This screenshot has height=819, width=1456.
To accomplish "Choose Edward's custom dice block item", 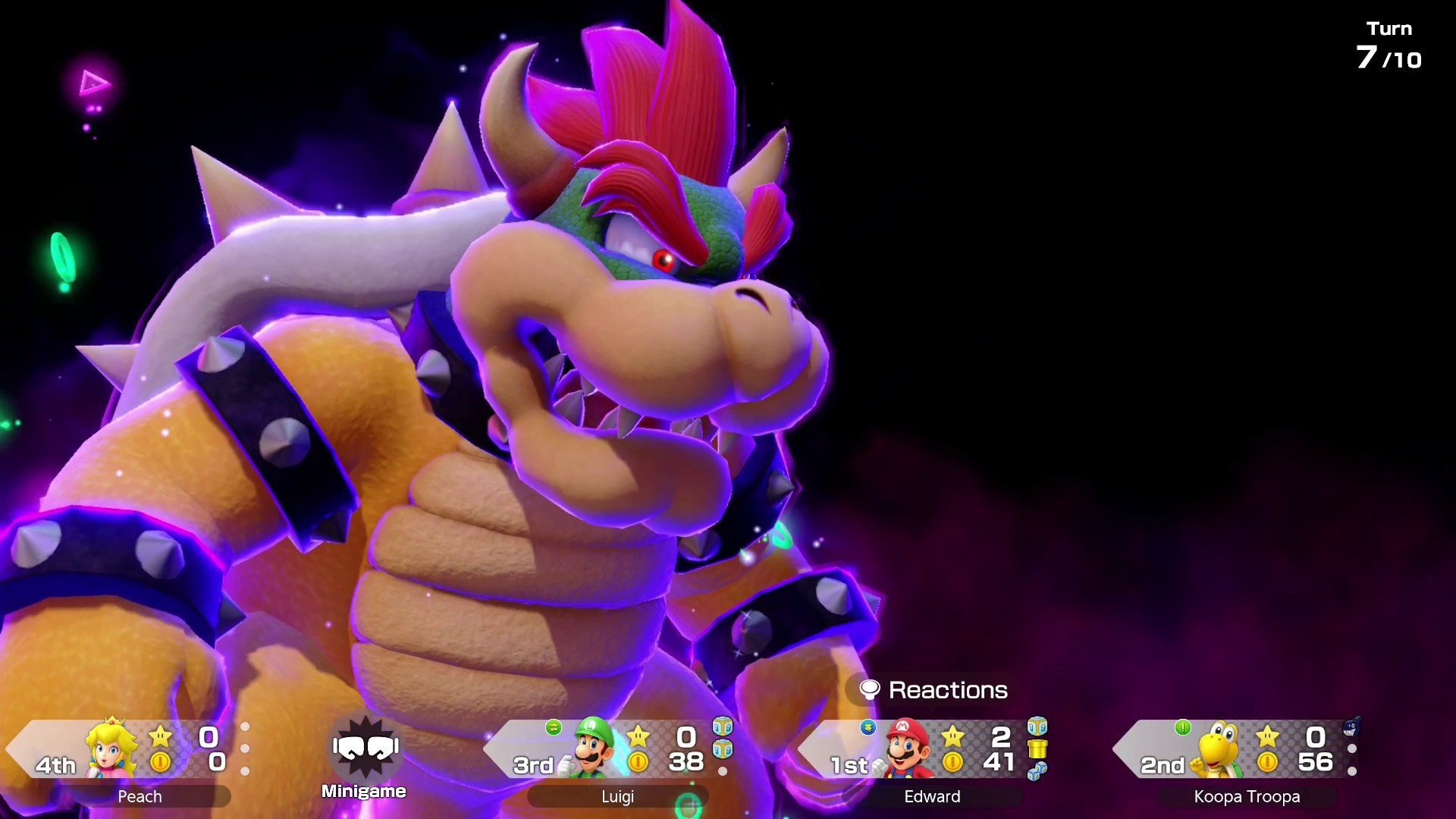I will point(1037,726).
